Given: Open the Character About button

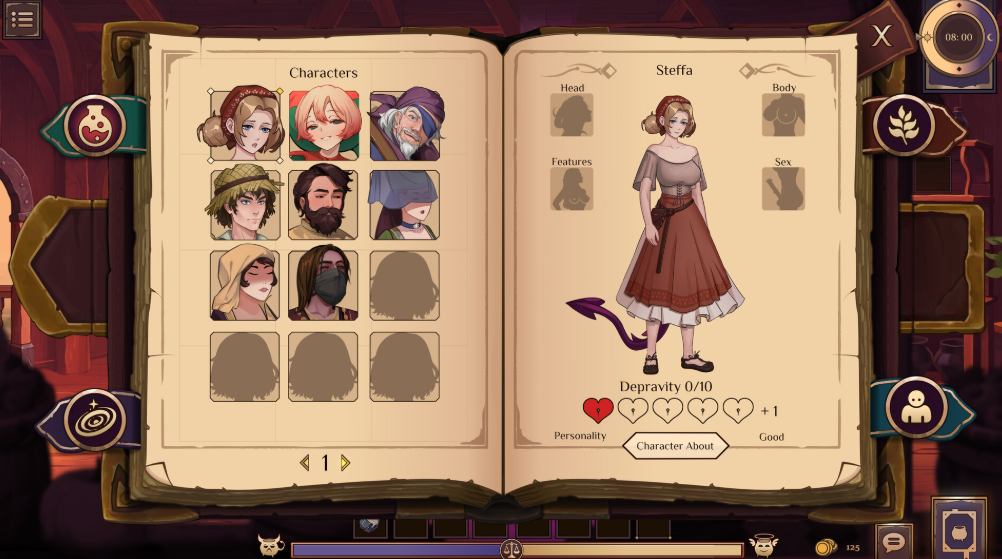Looking at the screenshot, I should 675,446.
